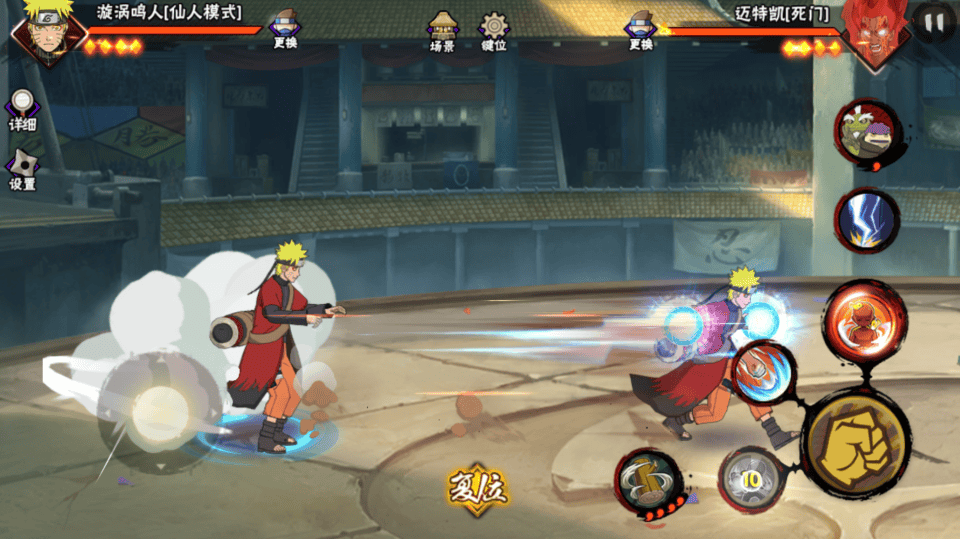Tap 更换 beside Naruto's name to swap ninja
The image size is (960, 539).
pyautogui.click(x=285, y=30)
